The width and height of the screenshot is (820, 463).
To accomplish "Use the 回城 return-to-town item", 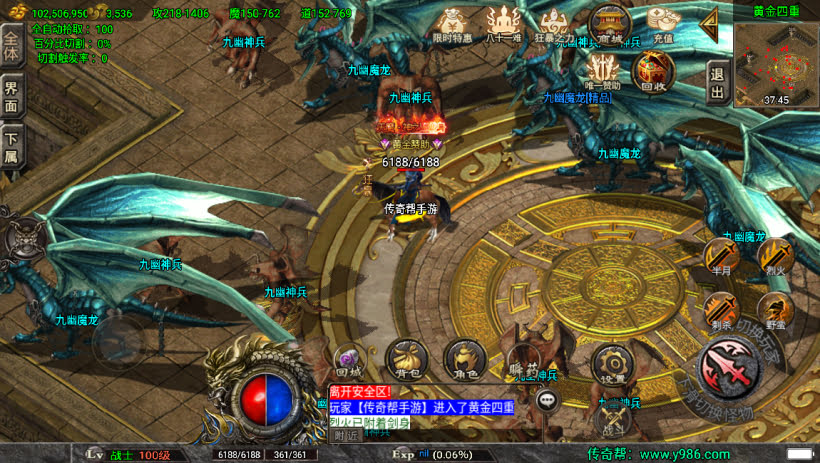I will pos(349,361).
